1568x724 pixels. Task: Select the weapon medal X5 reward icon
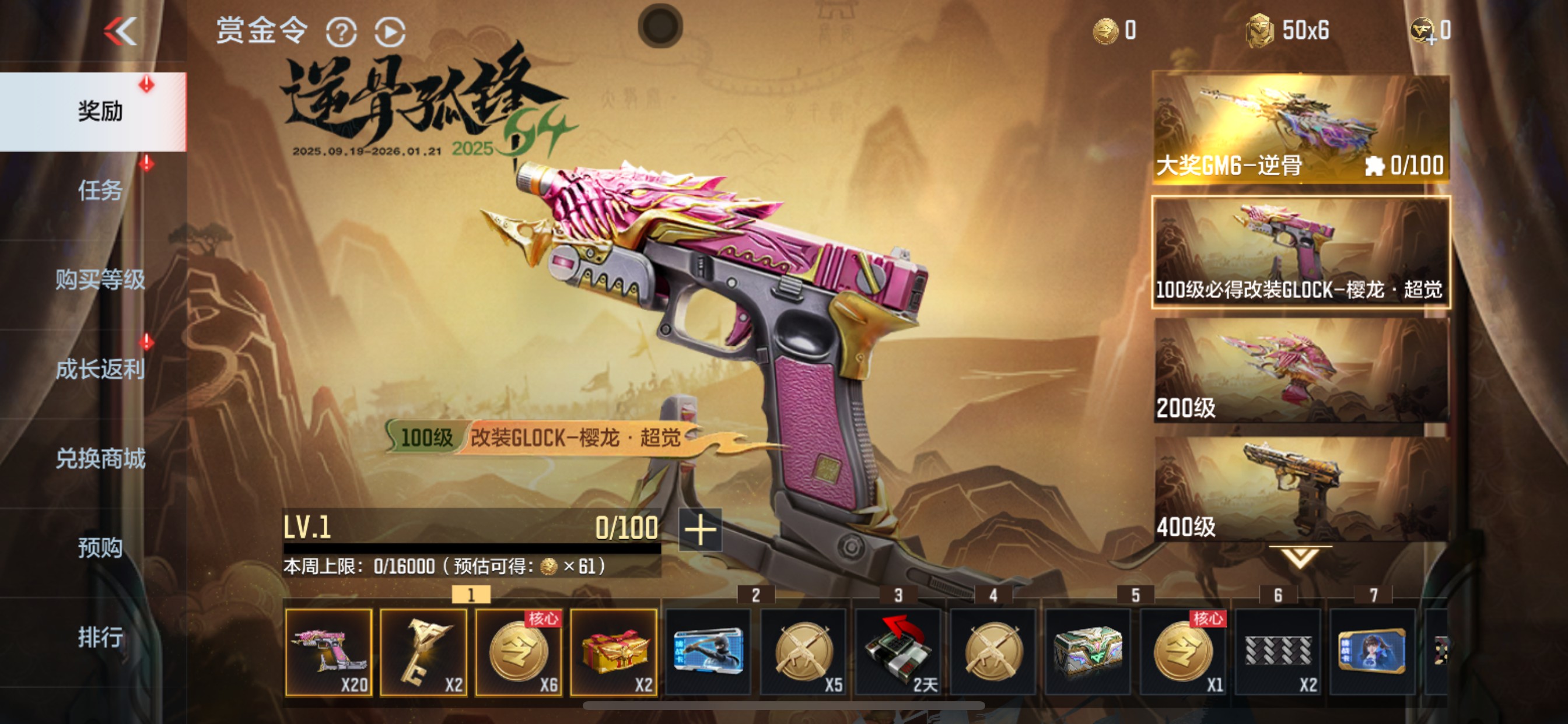pos(803,652)
